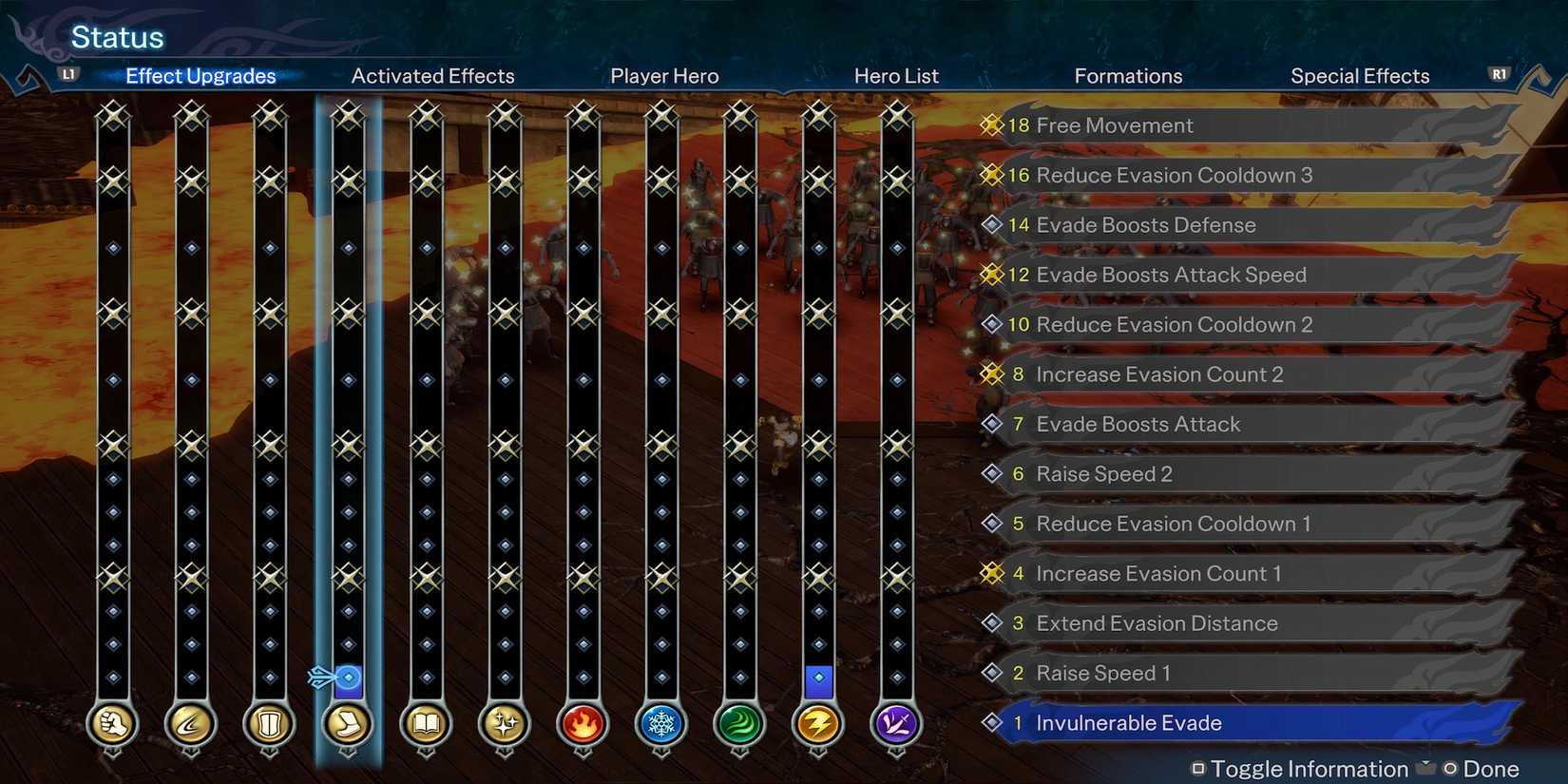Switch to the Special Effects tab
1568x784 pixels.
pos(1359,76)
